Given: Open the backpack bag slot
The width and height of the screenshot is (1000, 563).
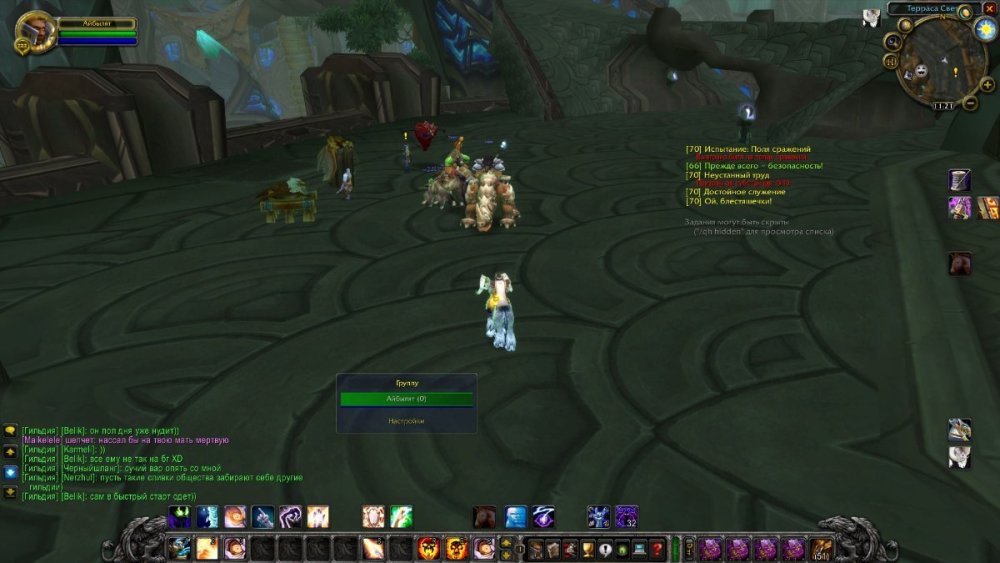Looking at the screenshot, I should tap(821, 548).
